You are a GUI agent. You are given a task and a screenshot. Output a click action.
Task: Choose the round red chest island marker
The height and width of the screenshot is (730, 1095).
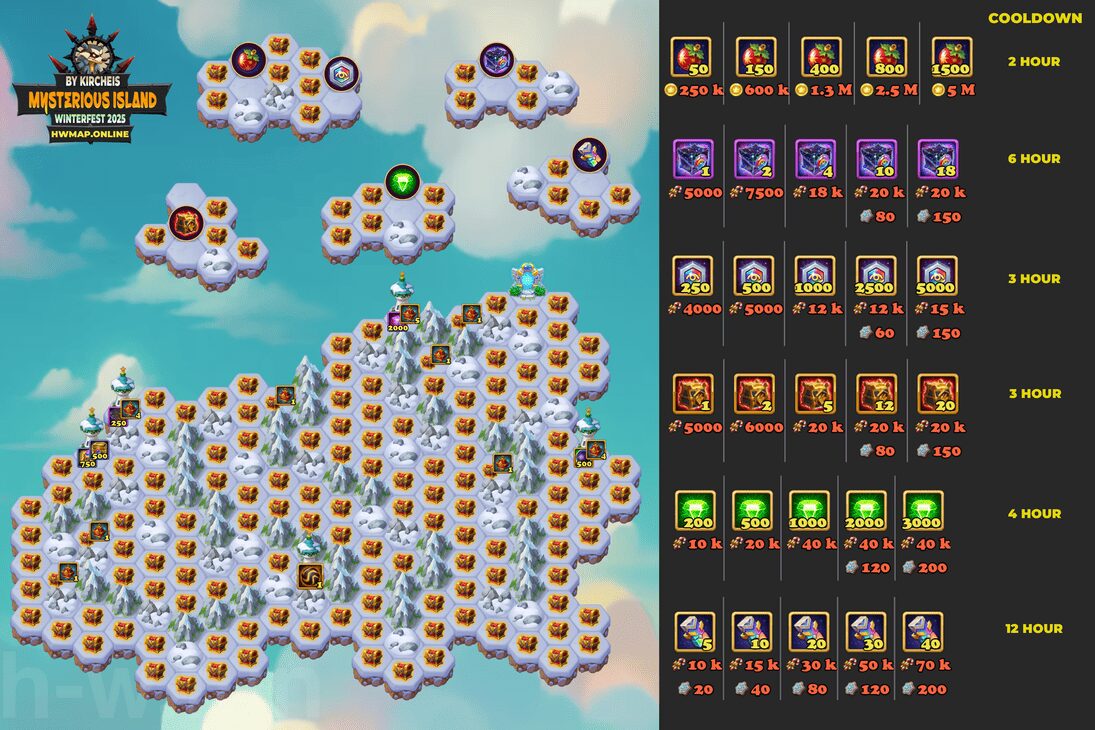tap(186, 221)
